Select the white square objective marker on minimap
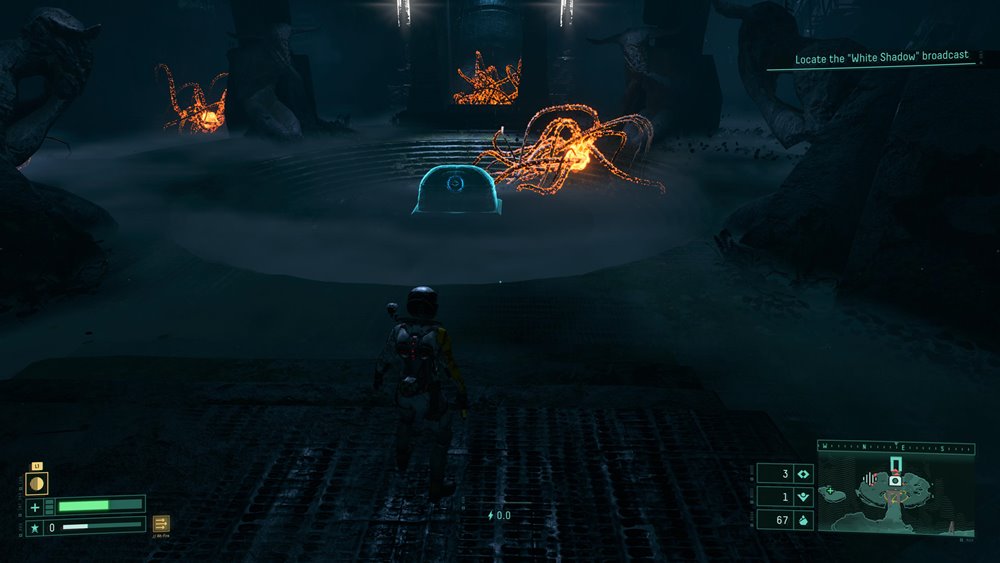This screenshot has width=1000, height=563. [896, 481]
